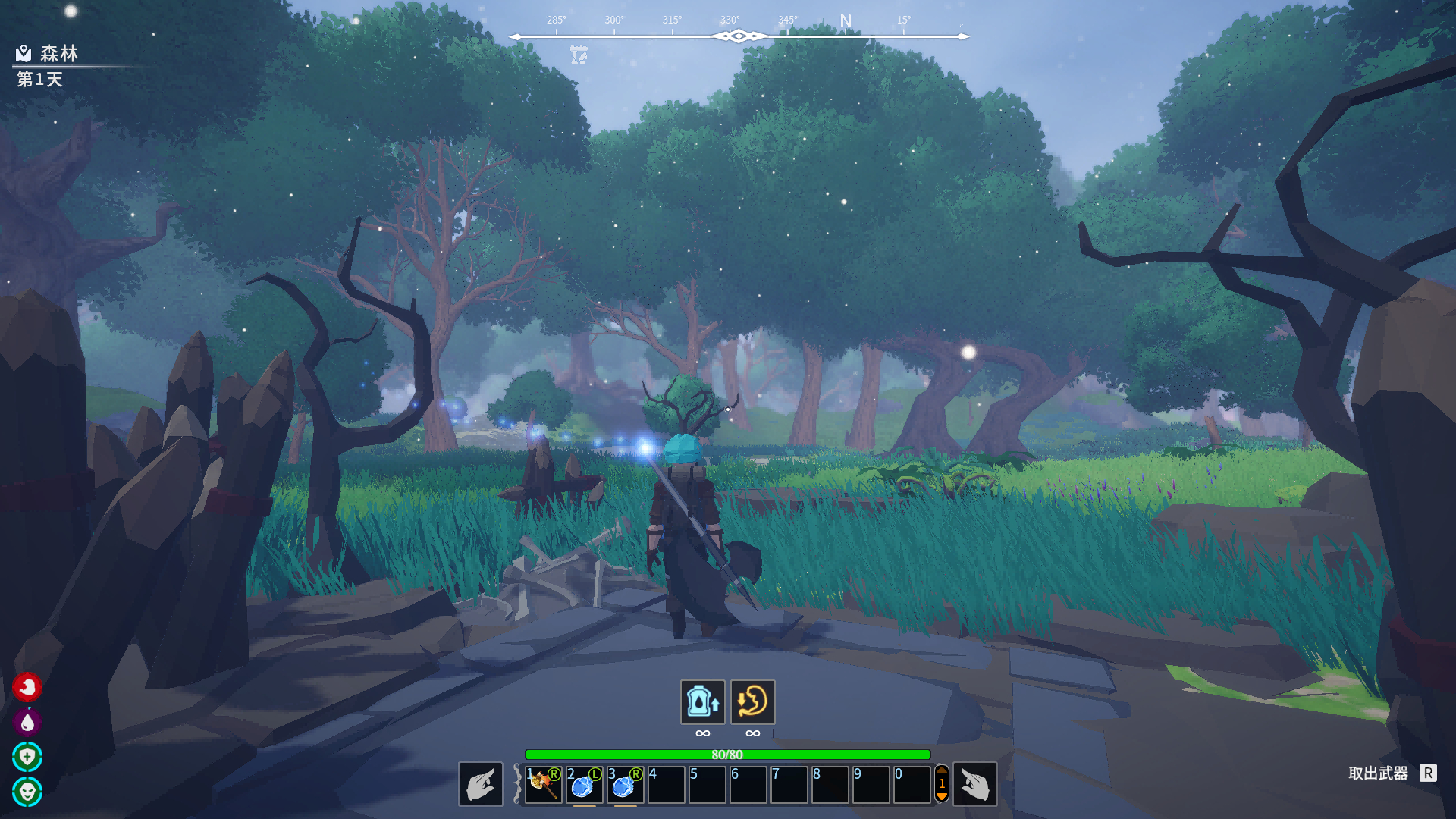The width and height of the screenshot is (1456, 819).
Task: Click the compass heading bar
Action: coord(739,36)
